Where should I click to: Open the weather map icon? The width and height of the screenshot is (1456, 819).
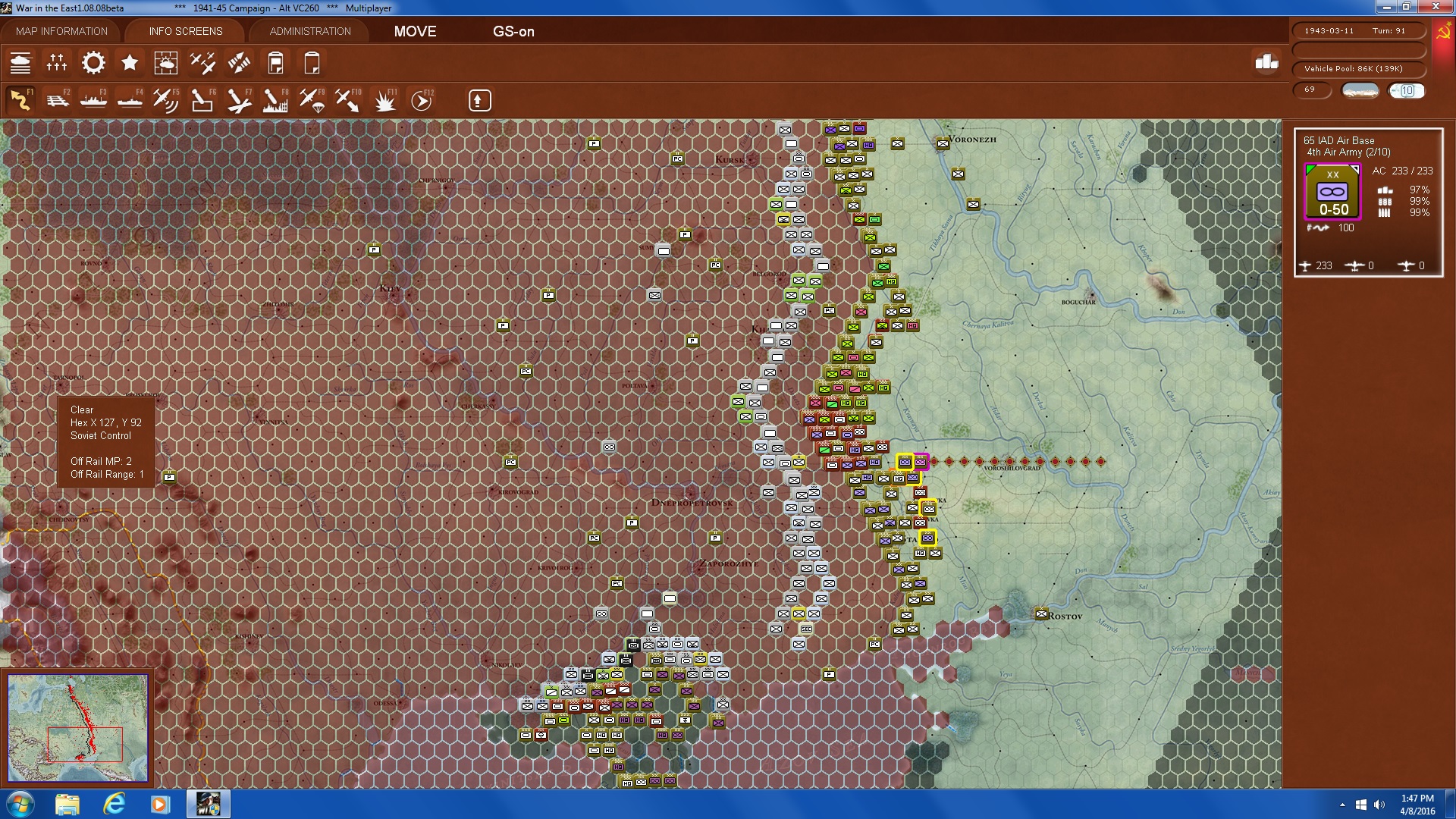tap(166, 63)
